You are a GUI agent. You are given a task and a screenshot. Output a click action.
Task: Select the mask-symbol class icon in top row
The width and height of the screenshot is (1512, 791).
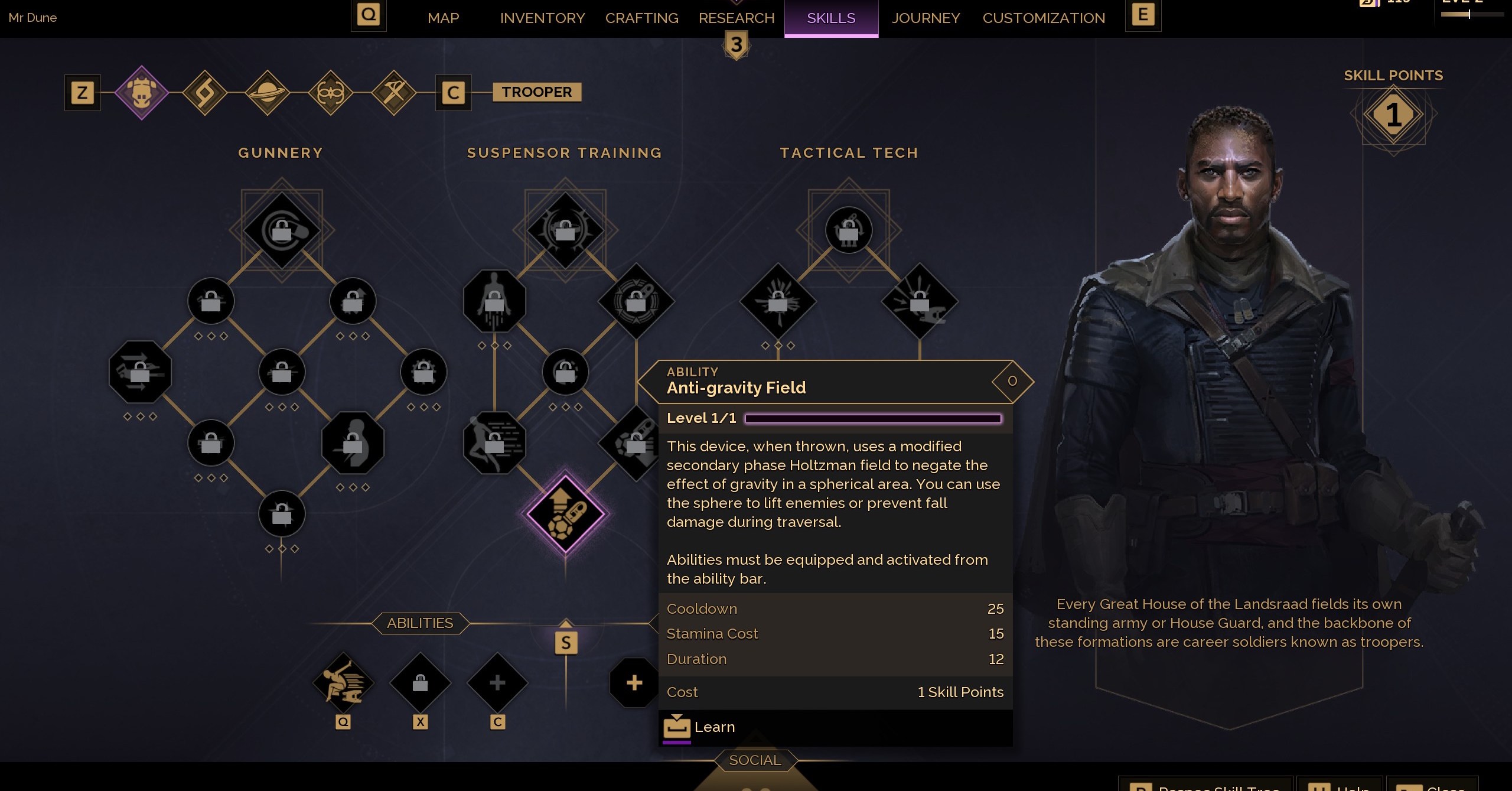click(331, 93)
